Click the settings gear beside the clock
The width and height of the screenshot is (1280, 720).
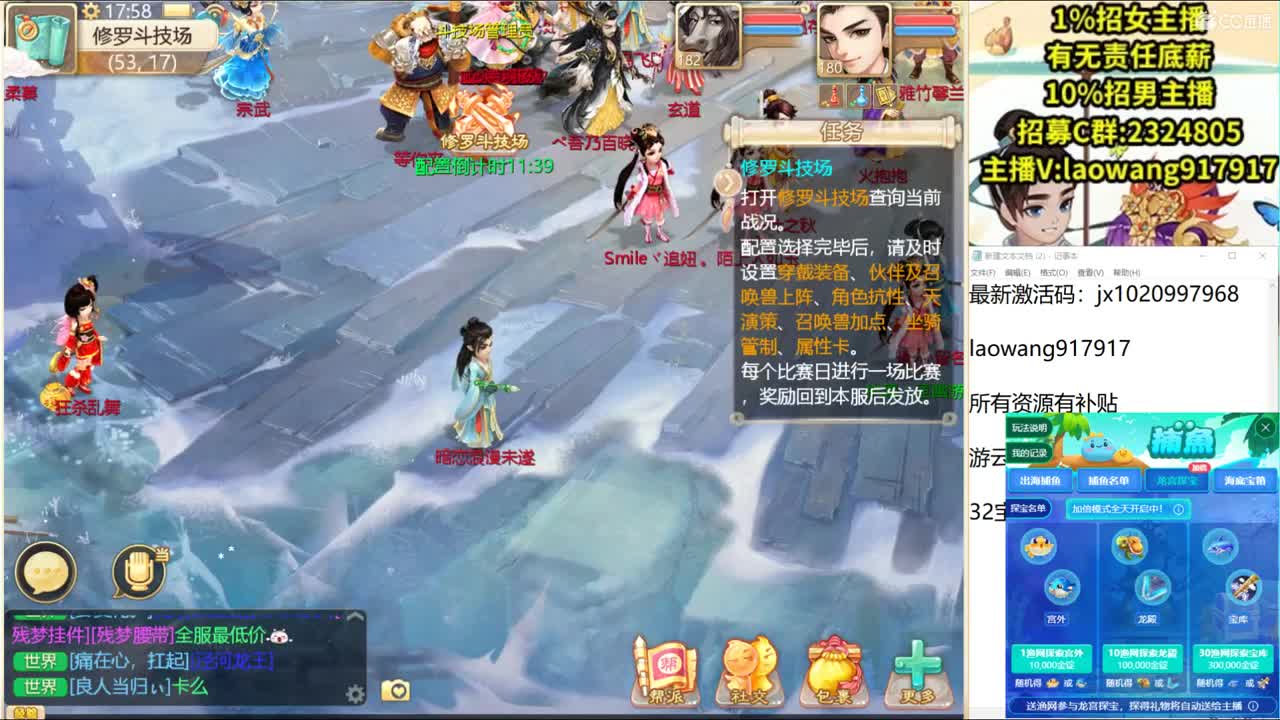coord(91,11)
